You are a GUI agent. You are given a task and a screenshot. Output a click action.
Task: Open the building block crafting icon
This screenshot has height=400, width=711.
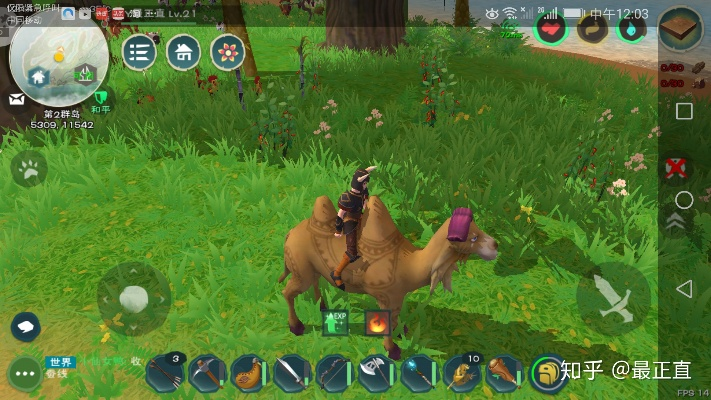[x=681, y=27]
